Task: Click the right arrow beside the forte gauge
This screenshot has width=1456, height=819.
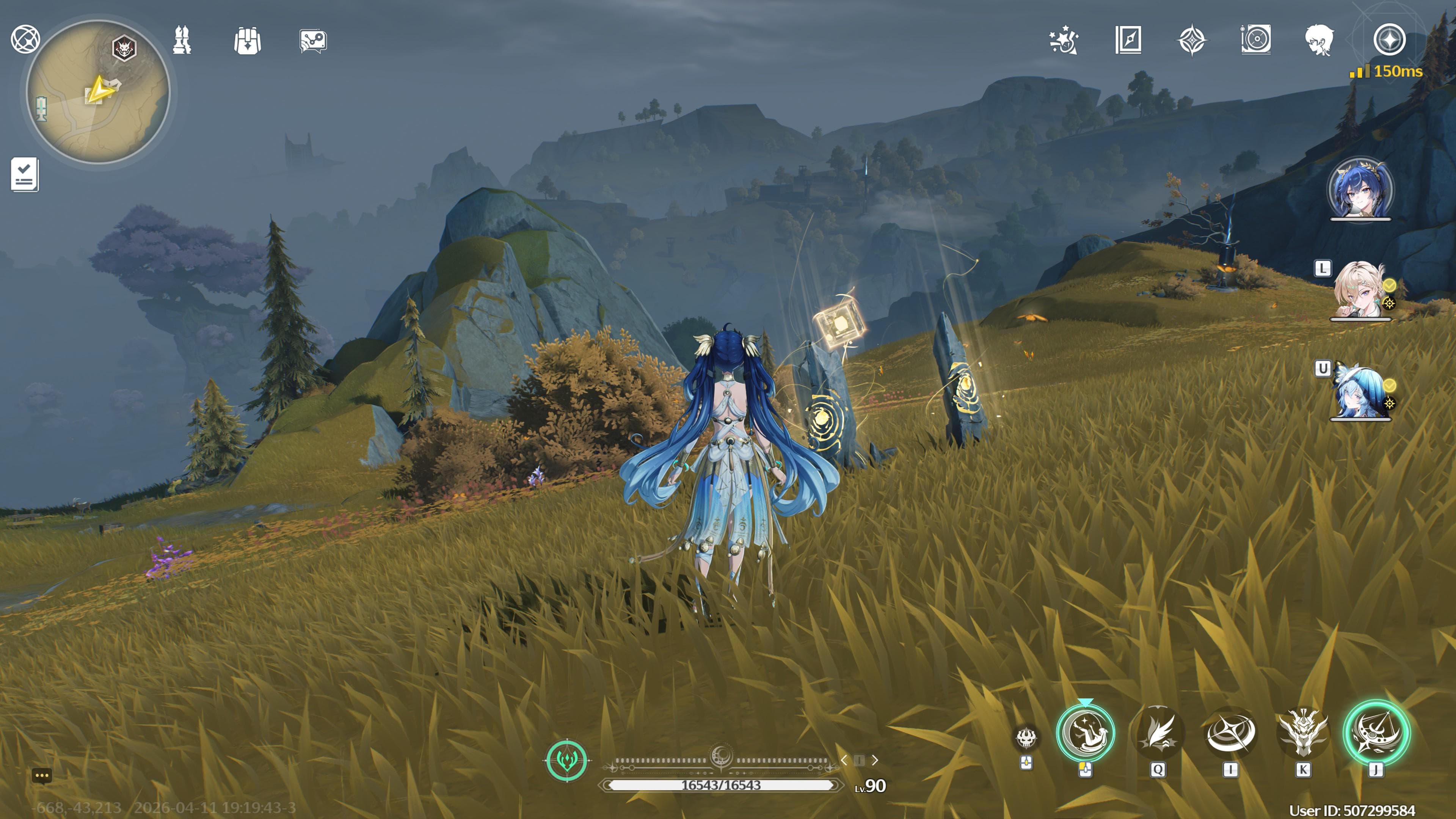Action: click(x=875, y=761)
